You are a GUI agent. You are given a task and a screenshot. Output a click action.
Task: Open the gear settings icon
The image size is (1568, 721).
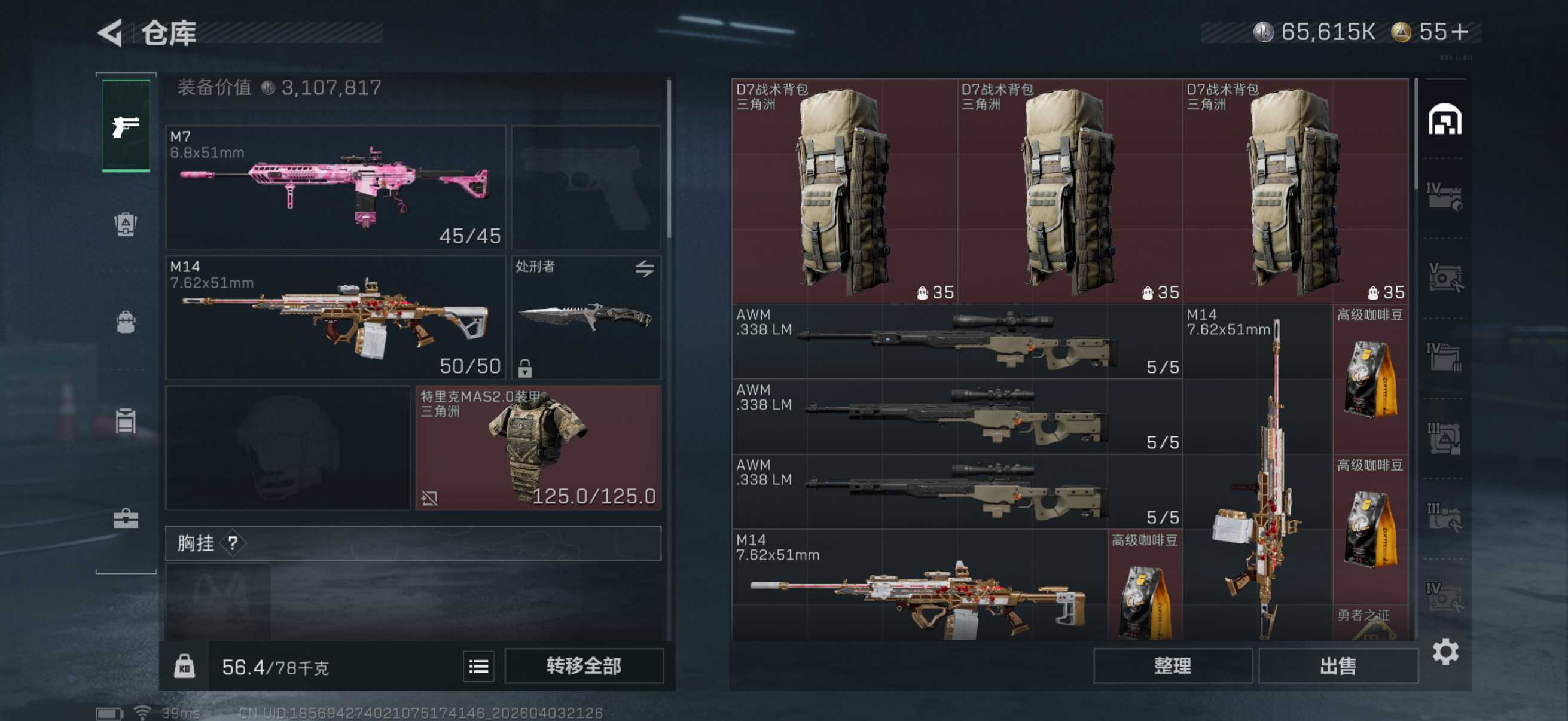coord(1445,652)
